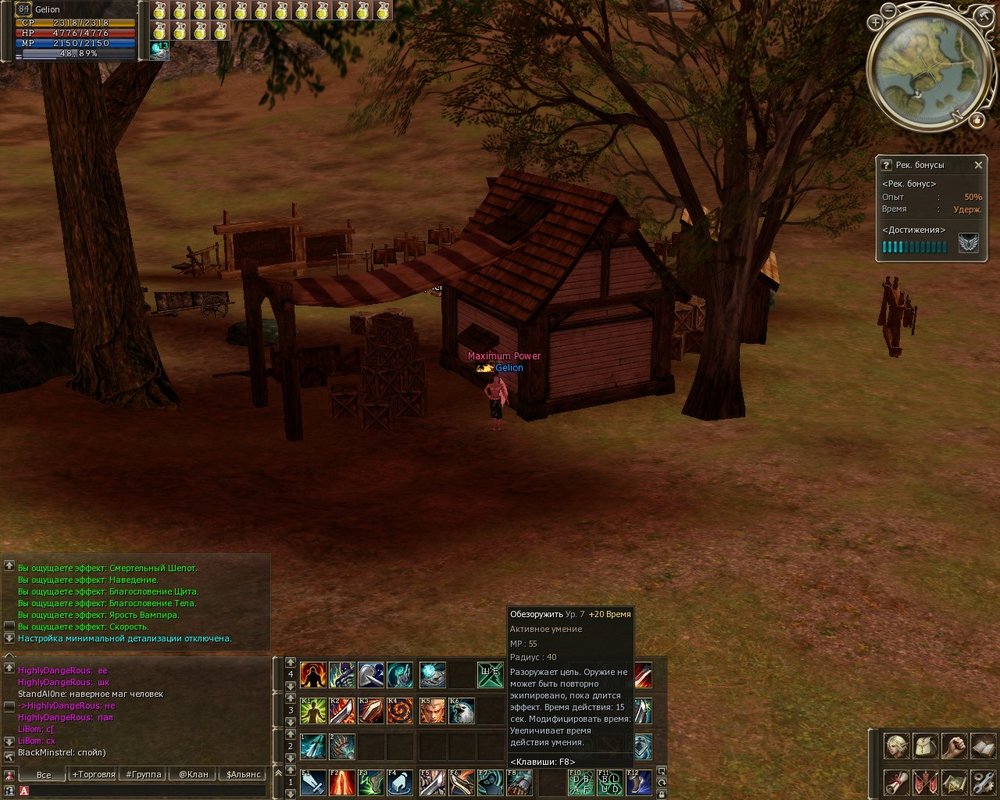This screenshot has height=800, width=1000.
Task: Open the system settings wrench icon
Action: click(984, 781)
